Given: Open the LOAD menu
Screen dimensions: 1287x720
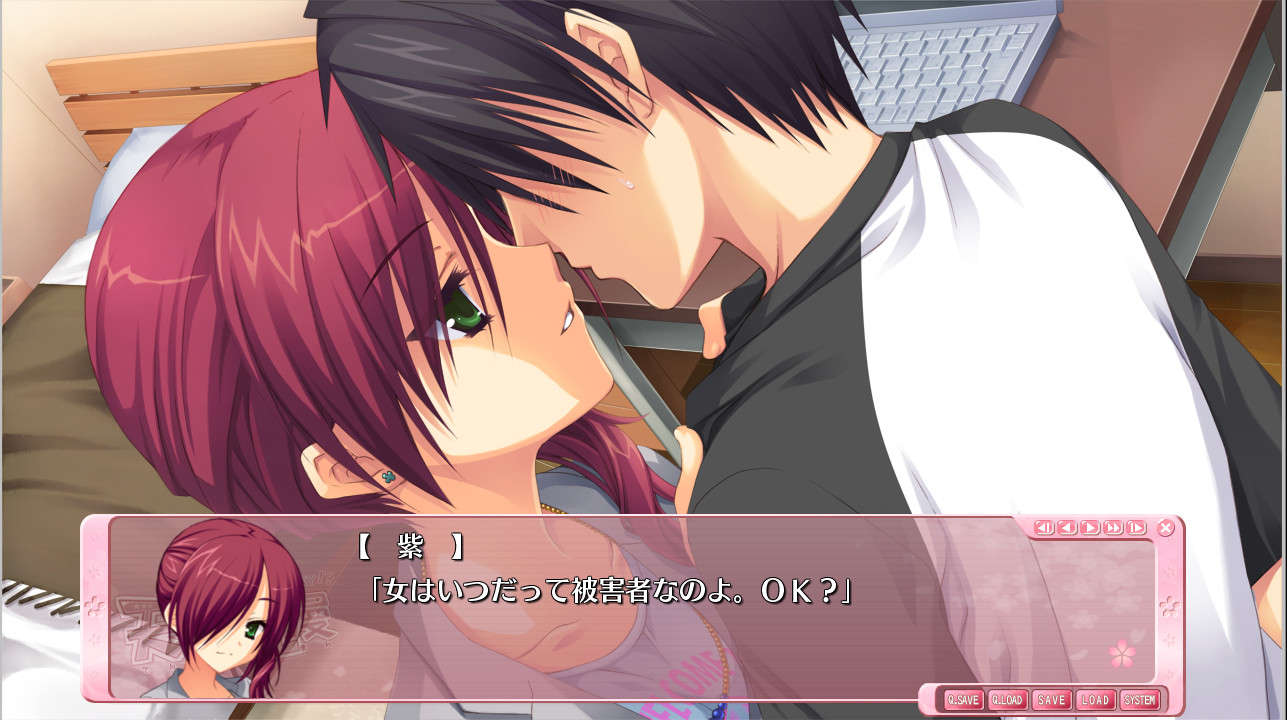Looking at the screenshot, I should pyautogui.click(x=1095, y=700).
